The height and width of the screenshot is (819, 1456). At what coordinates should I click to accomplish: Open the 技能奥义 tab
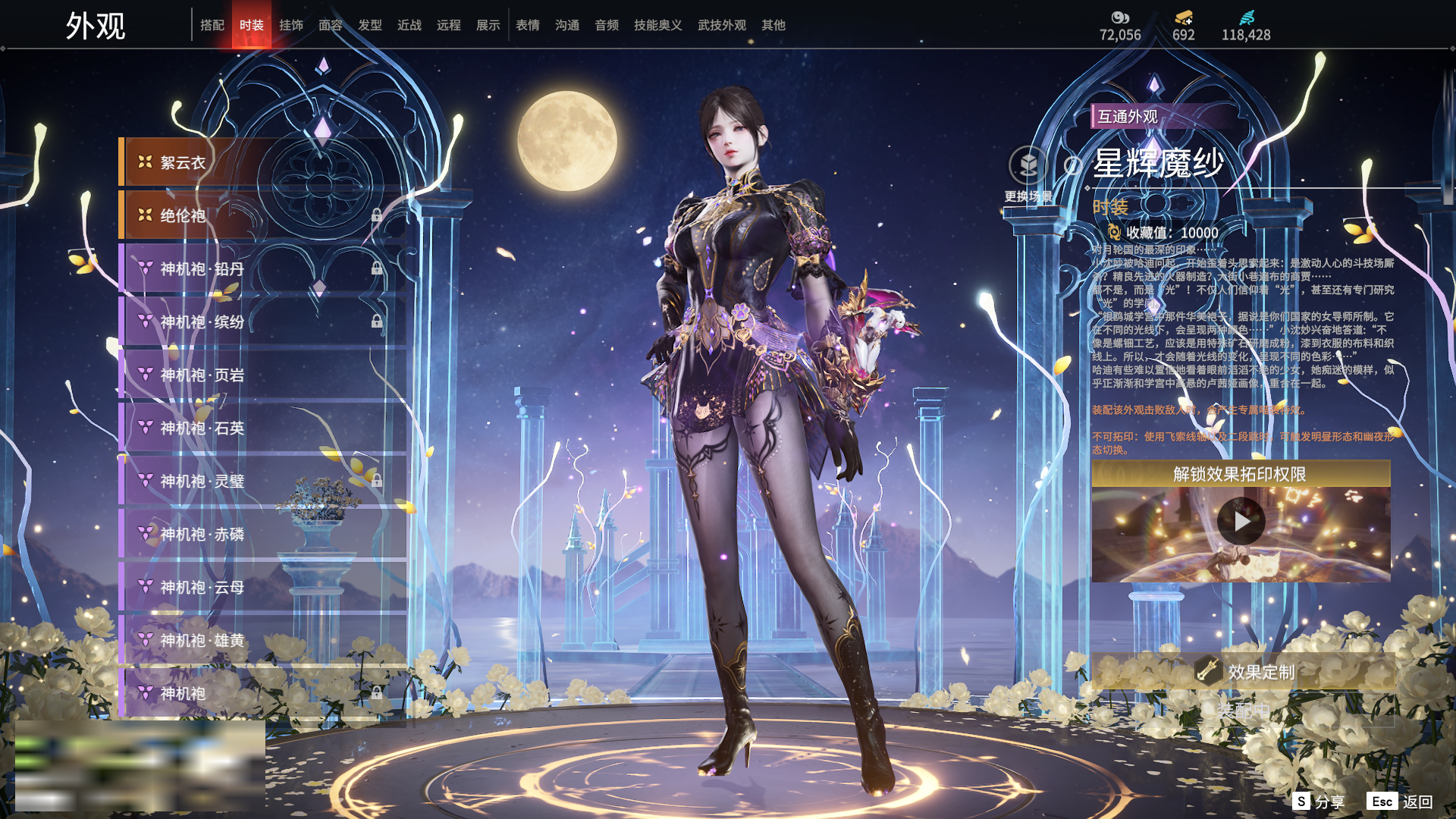tap(657, 25)
